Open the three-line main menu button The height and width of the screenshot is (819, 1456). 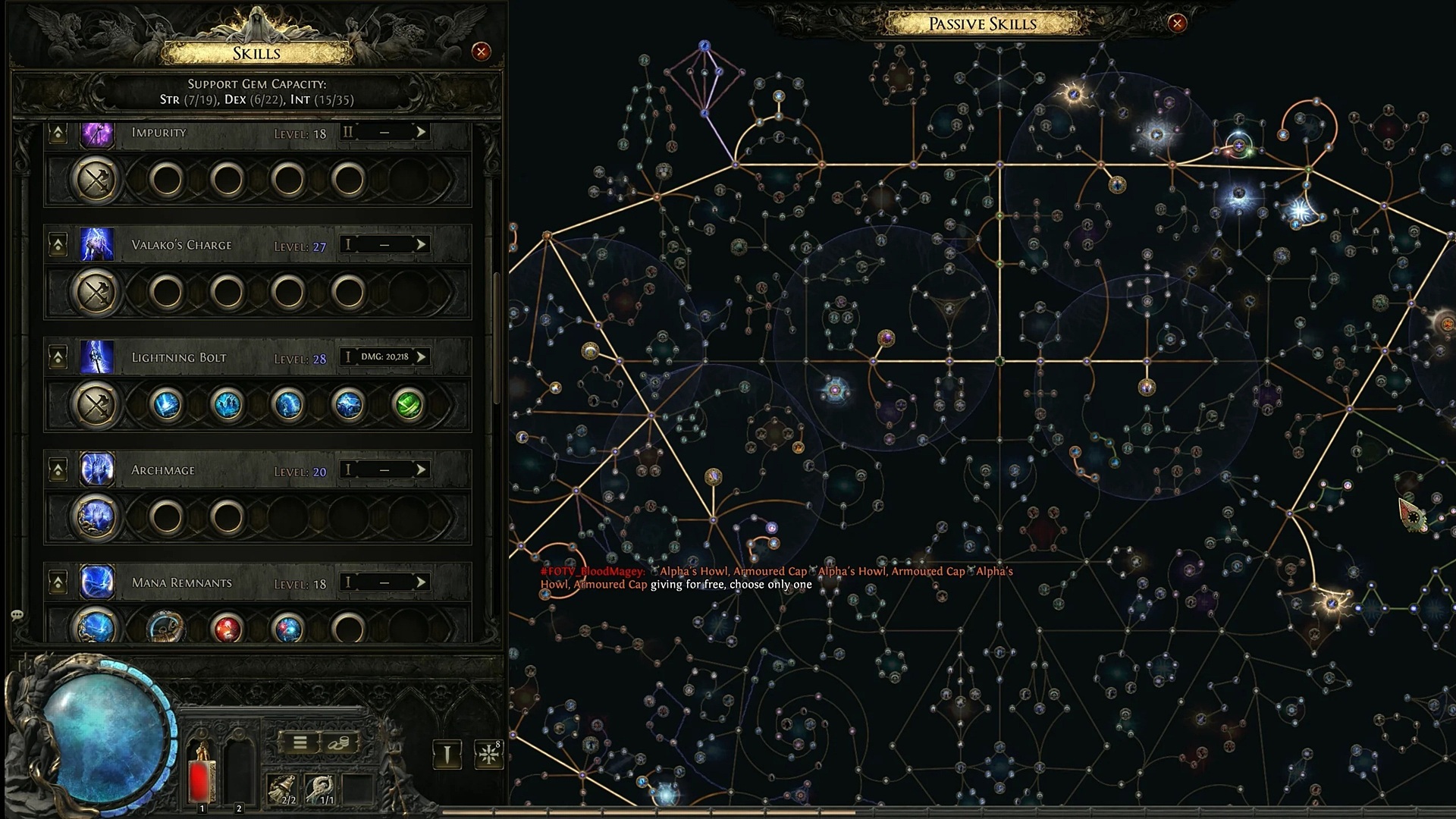(x=300, y=742)
